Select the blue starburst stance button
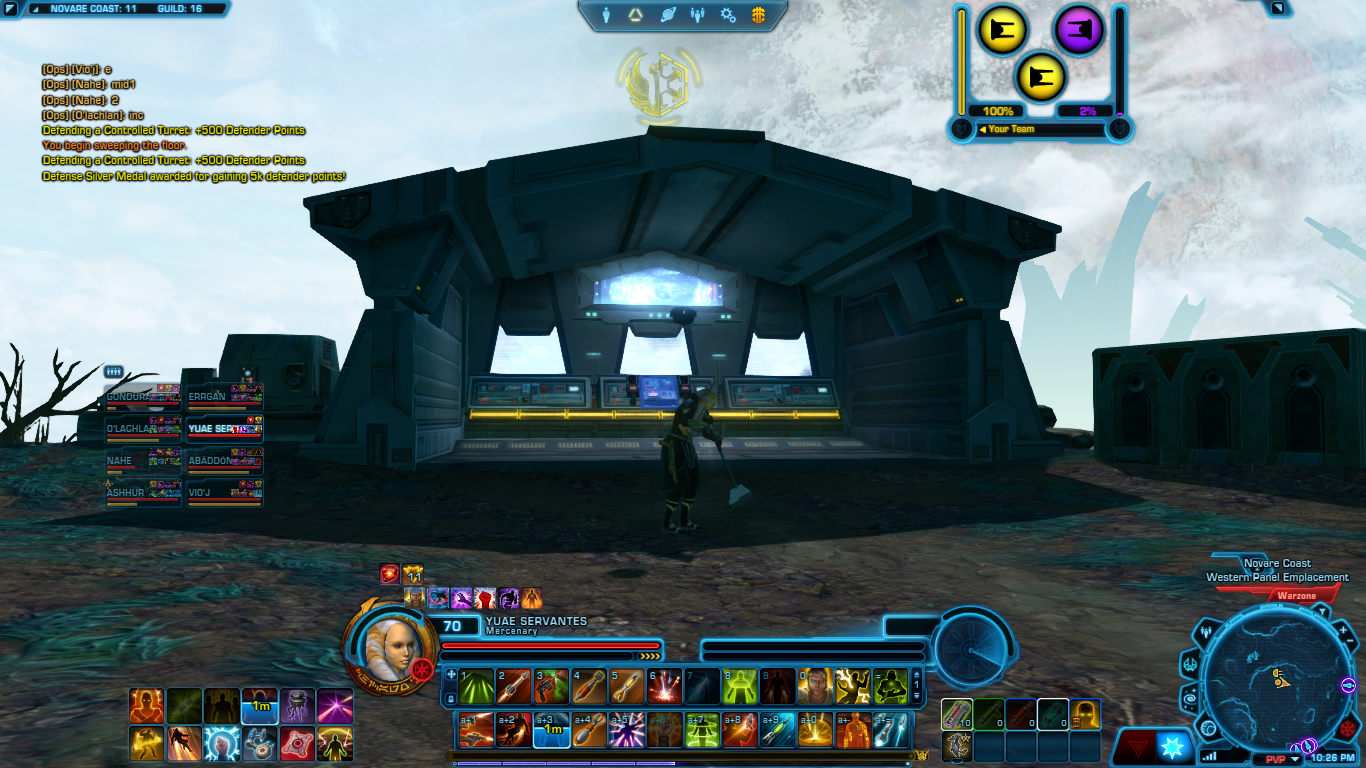 click(x=1173, y=746)
